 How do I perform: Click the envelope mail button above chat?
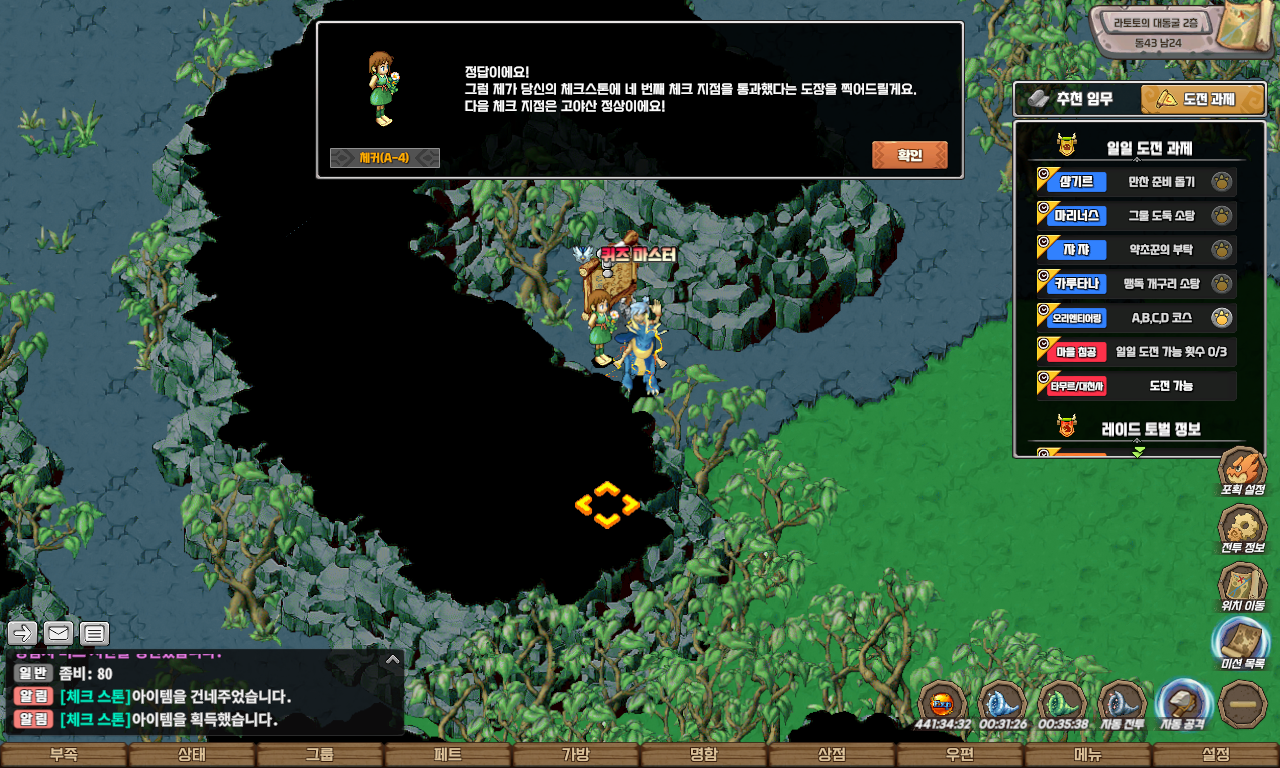click(58, 633)
